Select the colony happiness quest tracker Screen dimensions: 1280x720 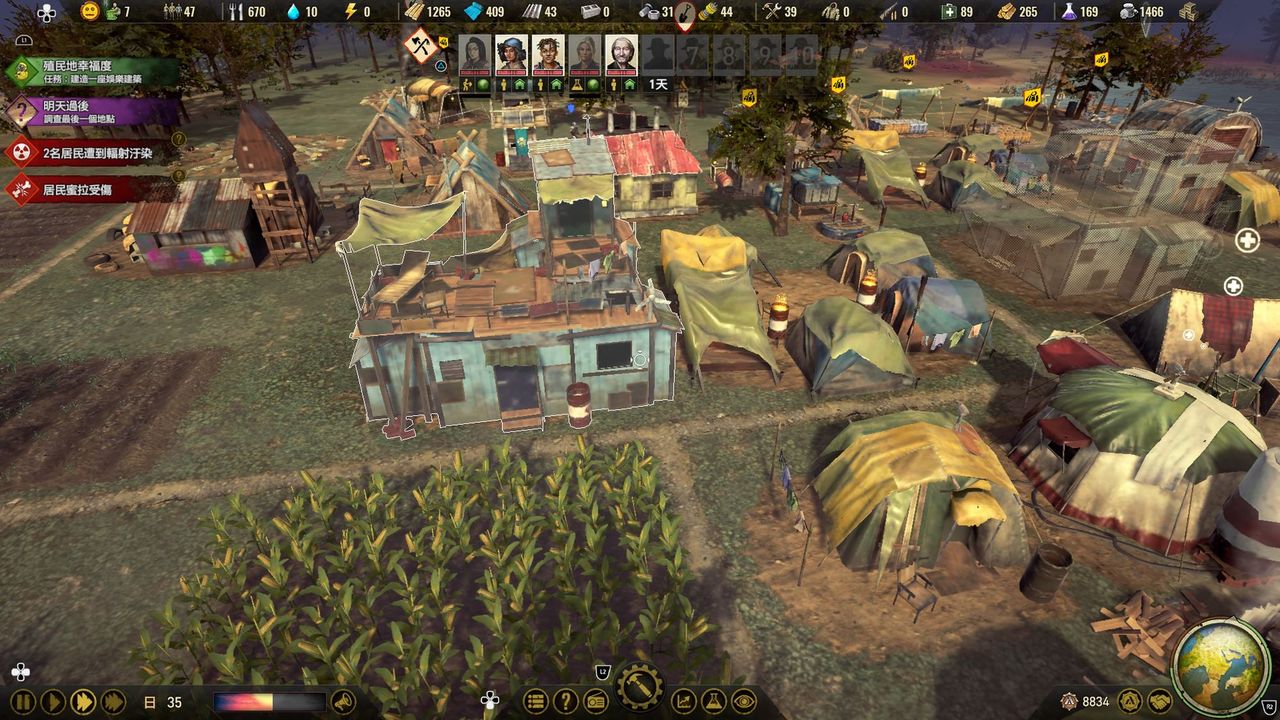point(95,71)
